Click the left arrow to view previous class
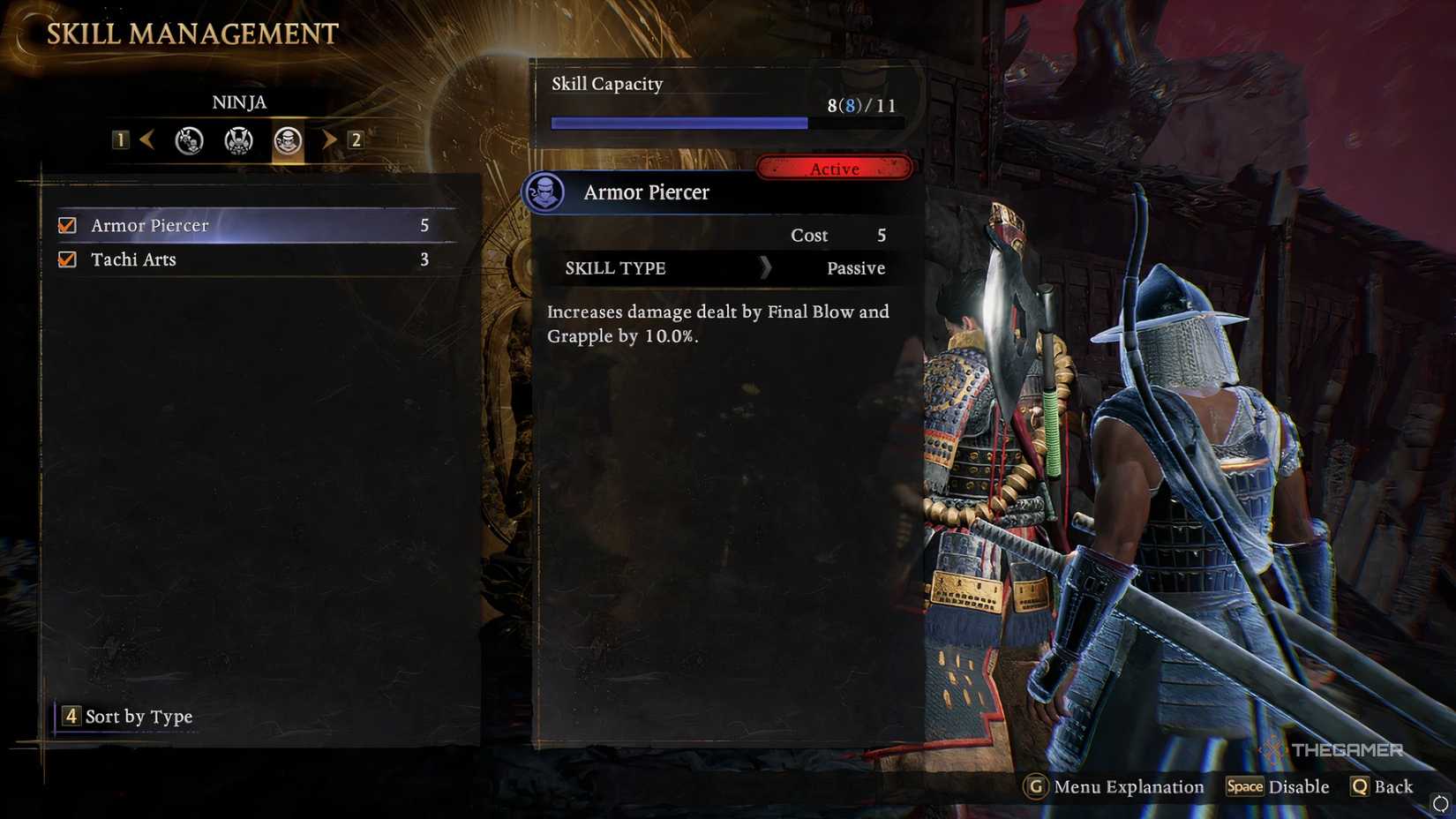Screen dimensions: 1456x819 [x=147, y=139]
